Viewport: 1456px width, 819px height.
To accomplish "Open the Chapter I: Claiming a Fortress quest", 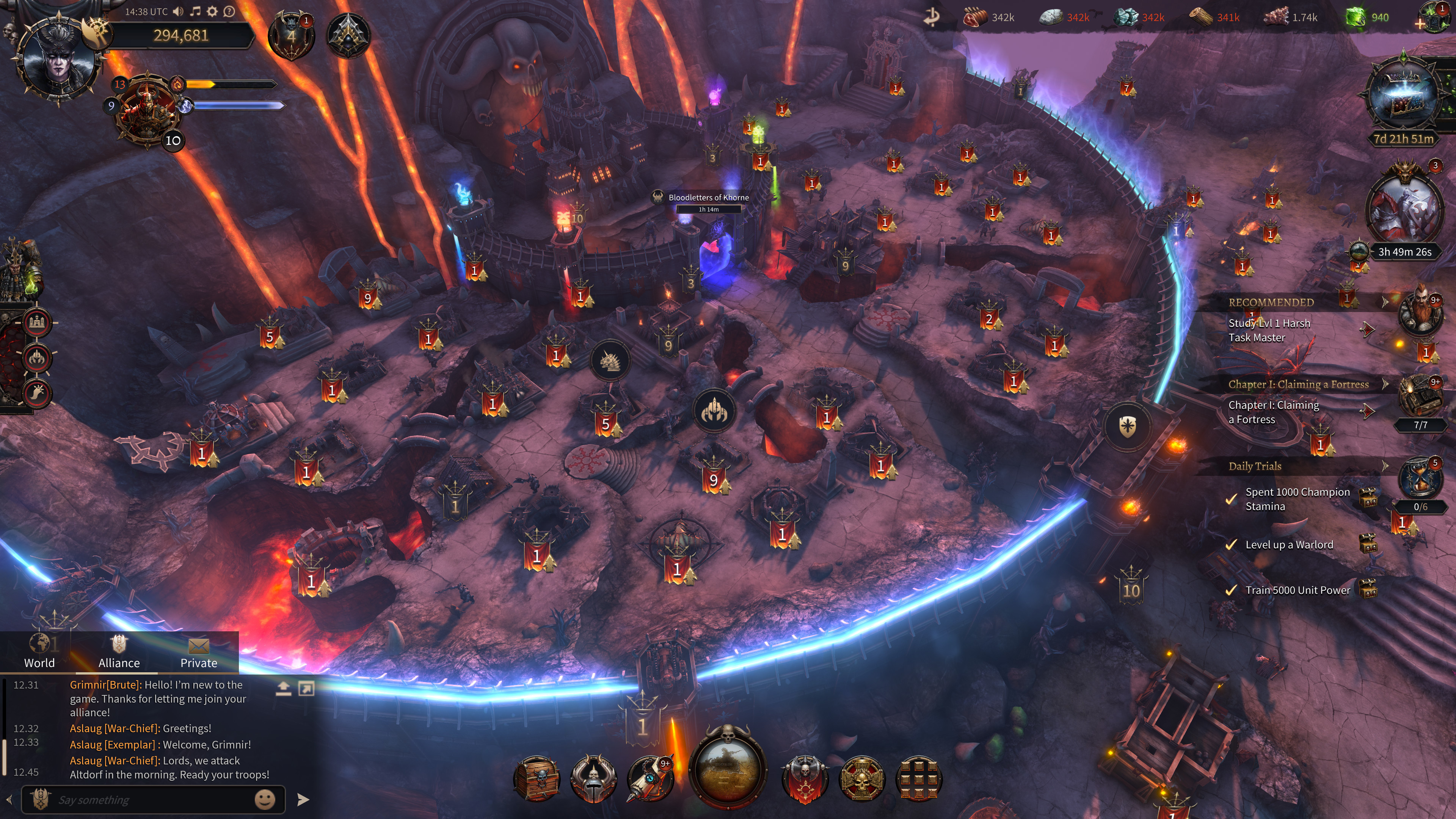I will tap(1274, 412).
